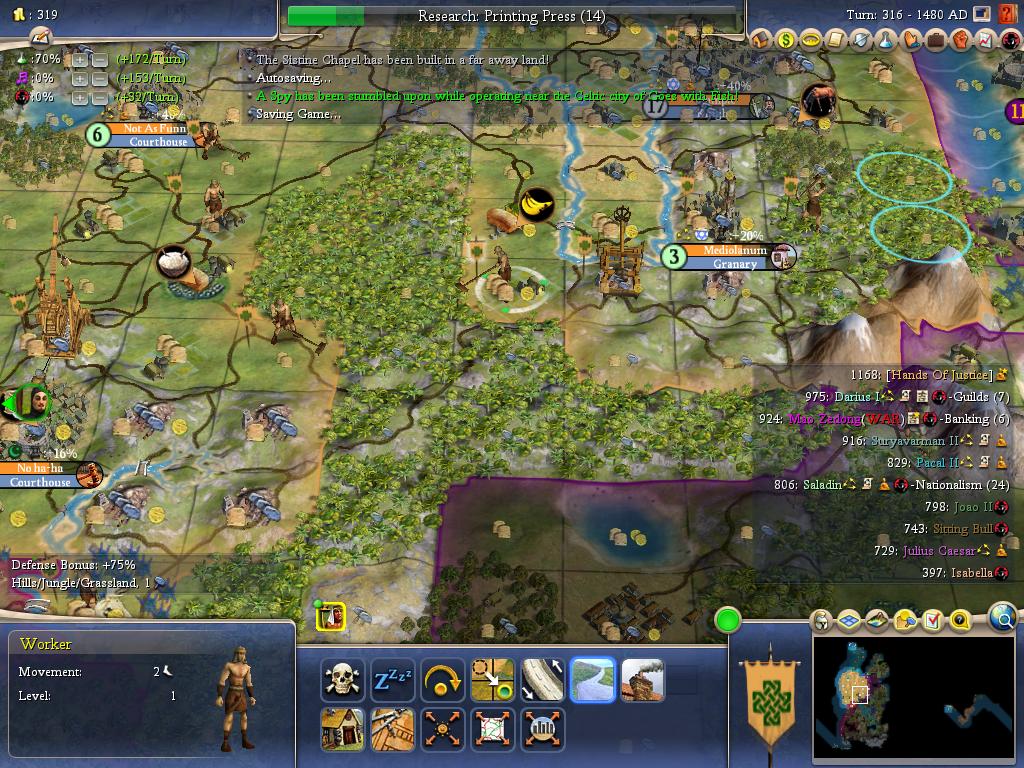The image size is (1024, 768).
Task: Open the Financial Advisor dollar icon
Action: click(x=786, y=40)
